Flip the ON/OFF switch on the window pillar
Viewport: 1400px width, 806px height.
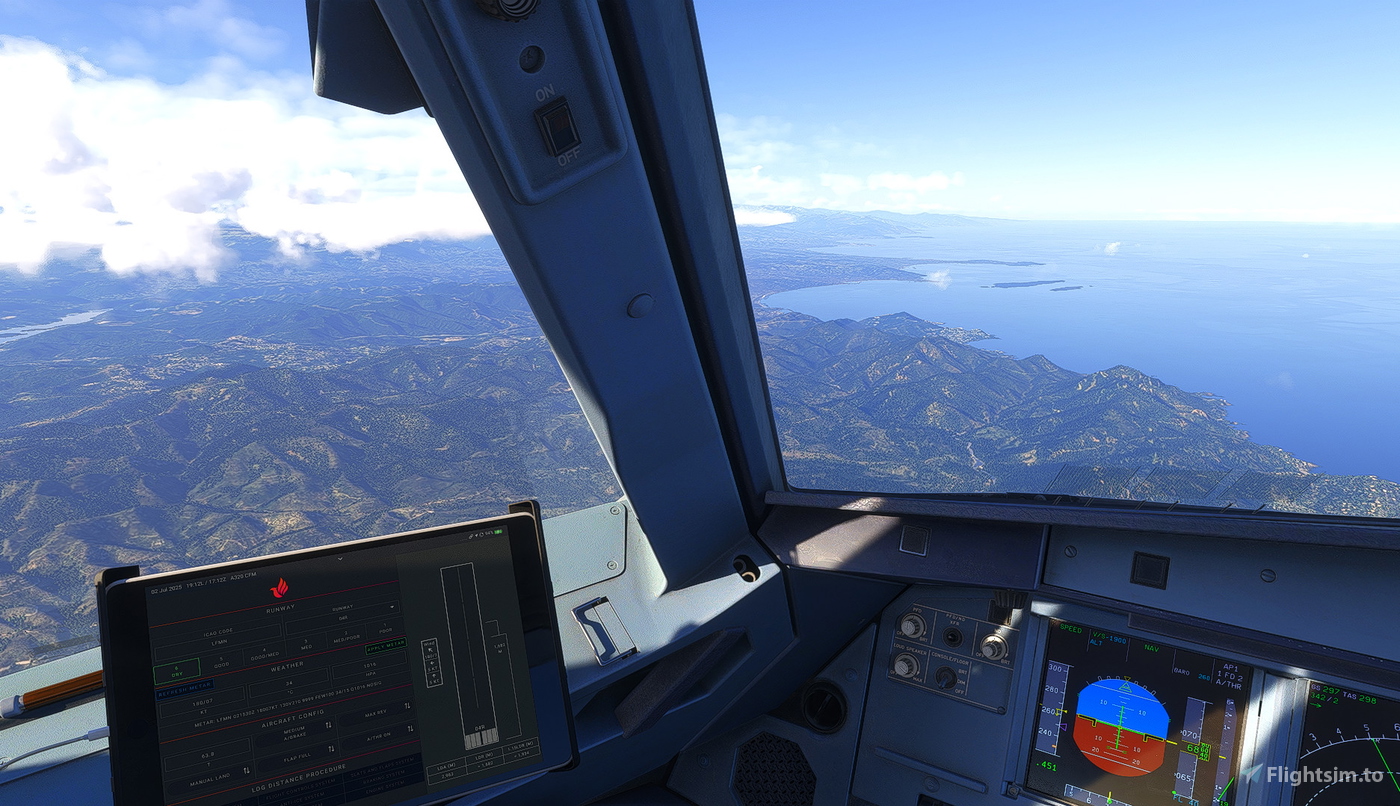(558, 125)
